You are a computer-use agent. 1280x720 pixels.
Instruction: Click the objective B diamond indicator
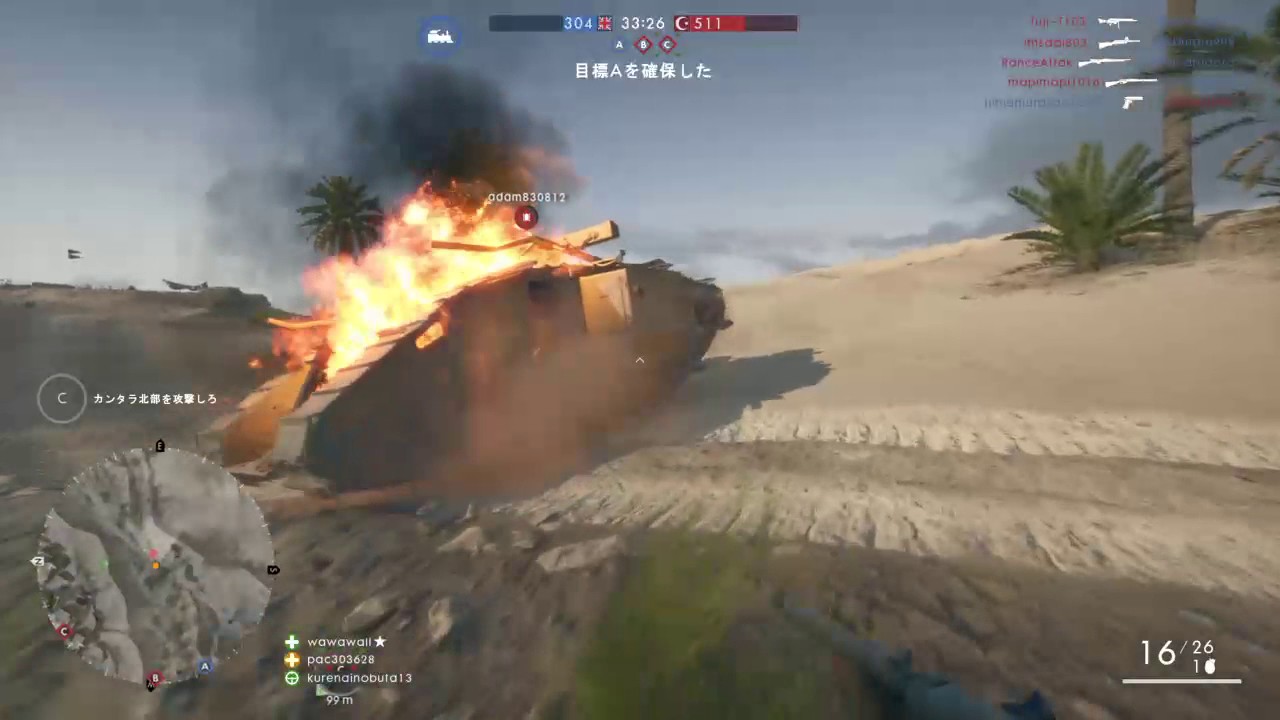[643, 45]
